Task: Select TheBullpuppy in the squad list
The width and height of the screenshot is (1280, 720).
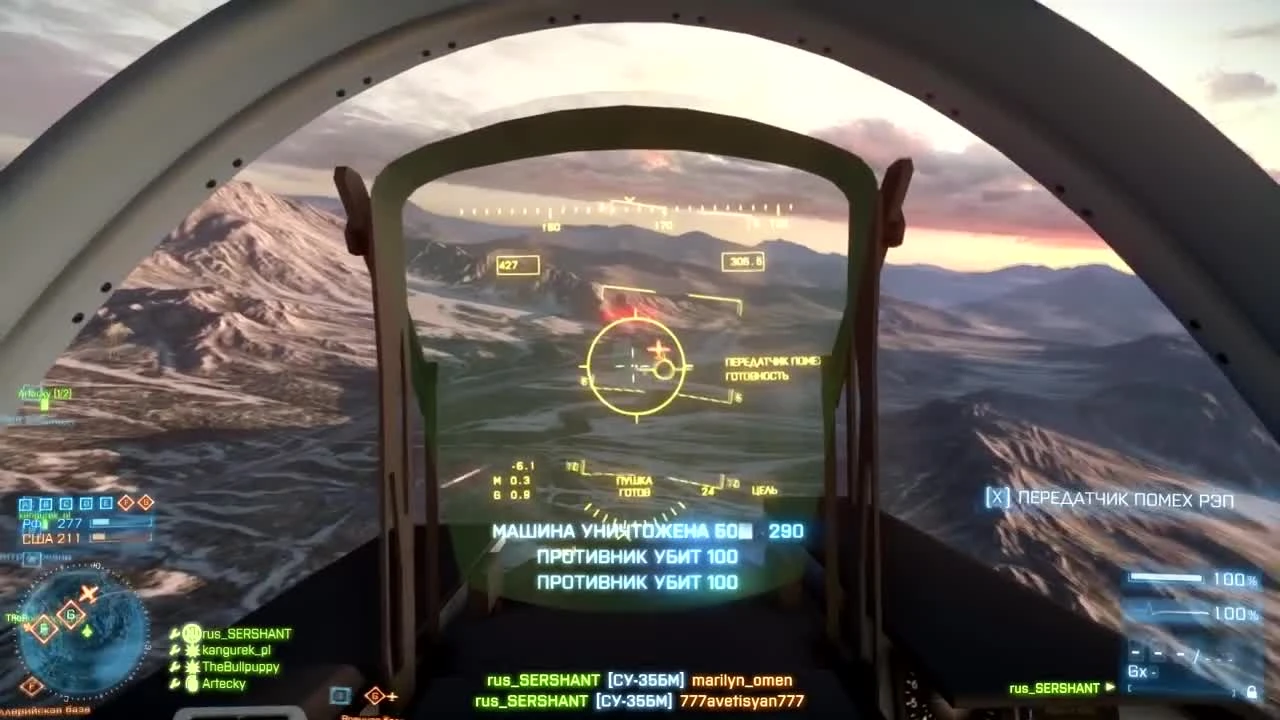Action: 239,667
